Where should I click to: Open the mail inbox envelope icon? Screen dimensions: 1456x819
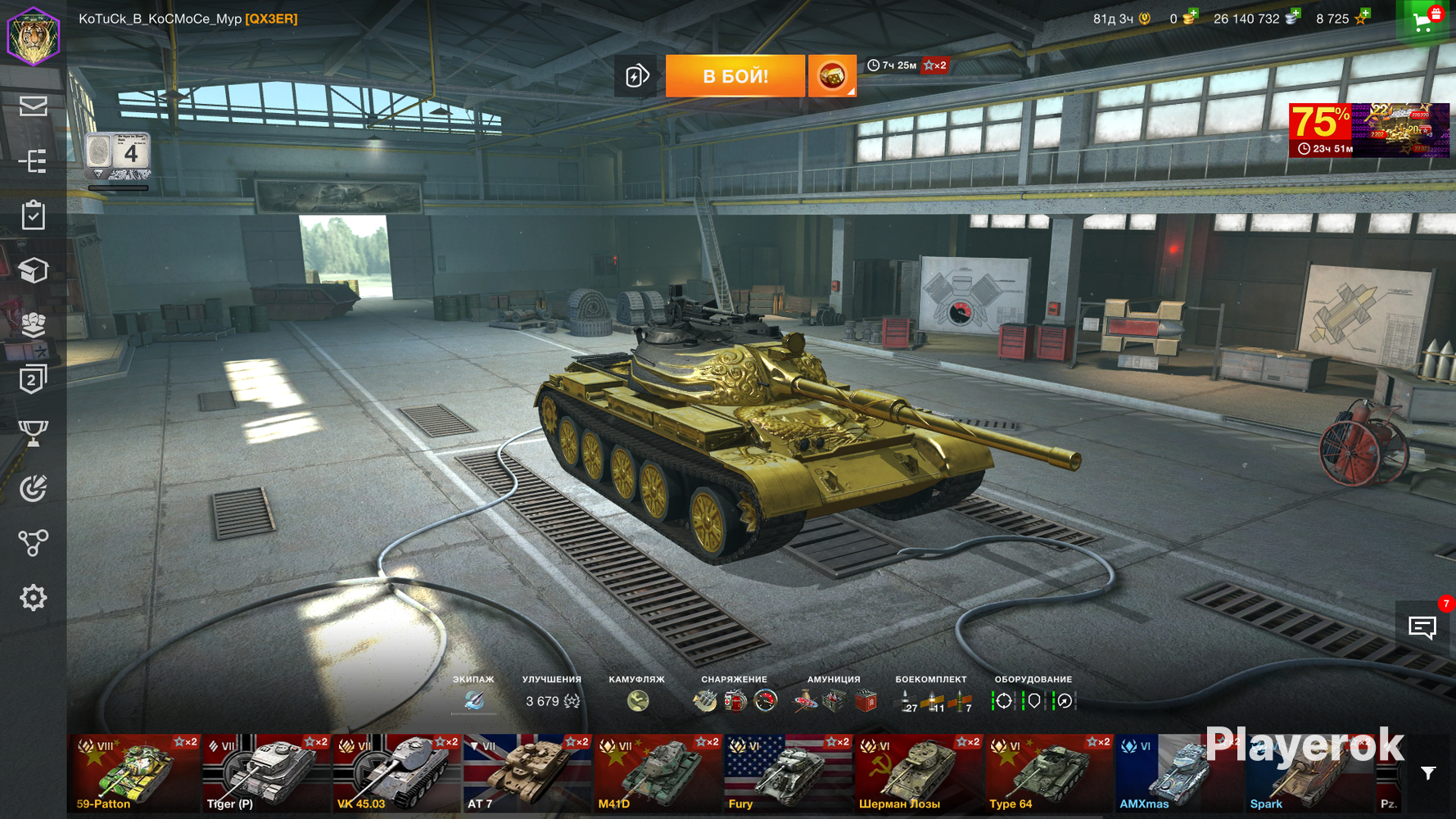pos(33,106)
